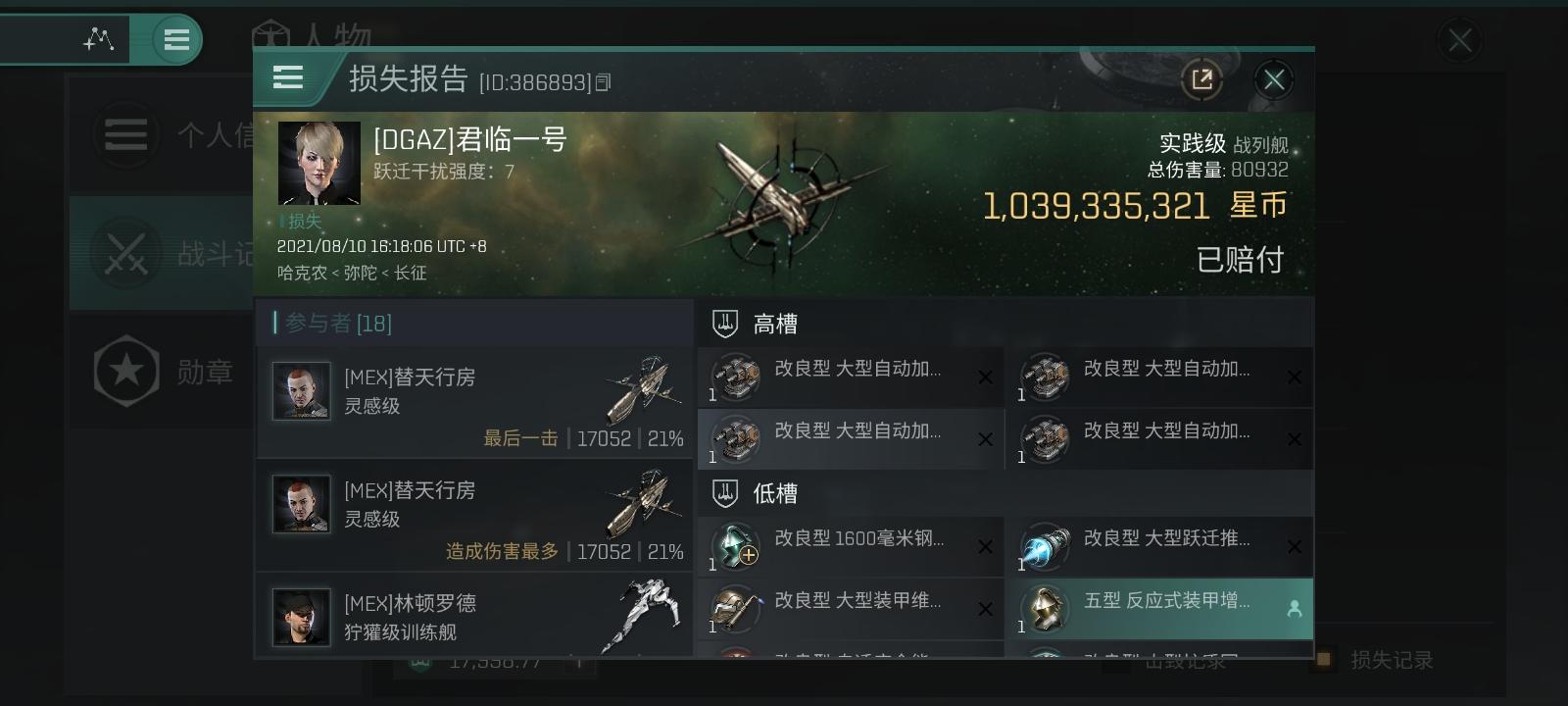Click the large autocannon module icon in first high slot
Screen dimensions: 1568x706
[735, 378]
